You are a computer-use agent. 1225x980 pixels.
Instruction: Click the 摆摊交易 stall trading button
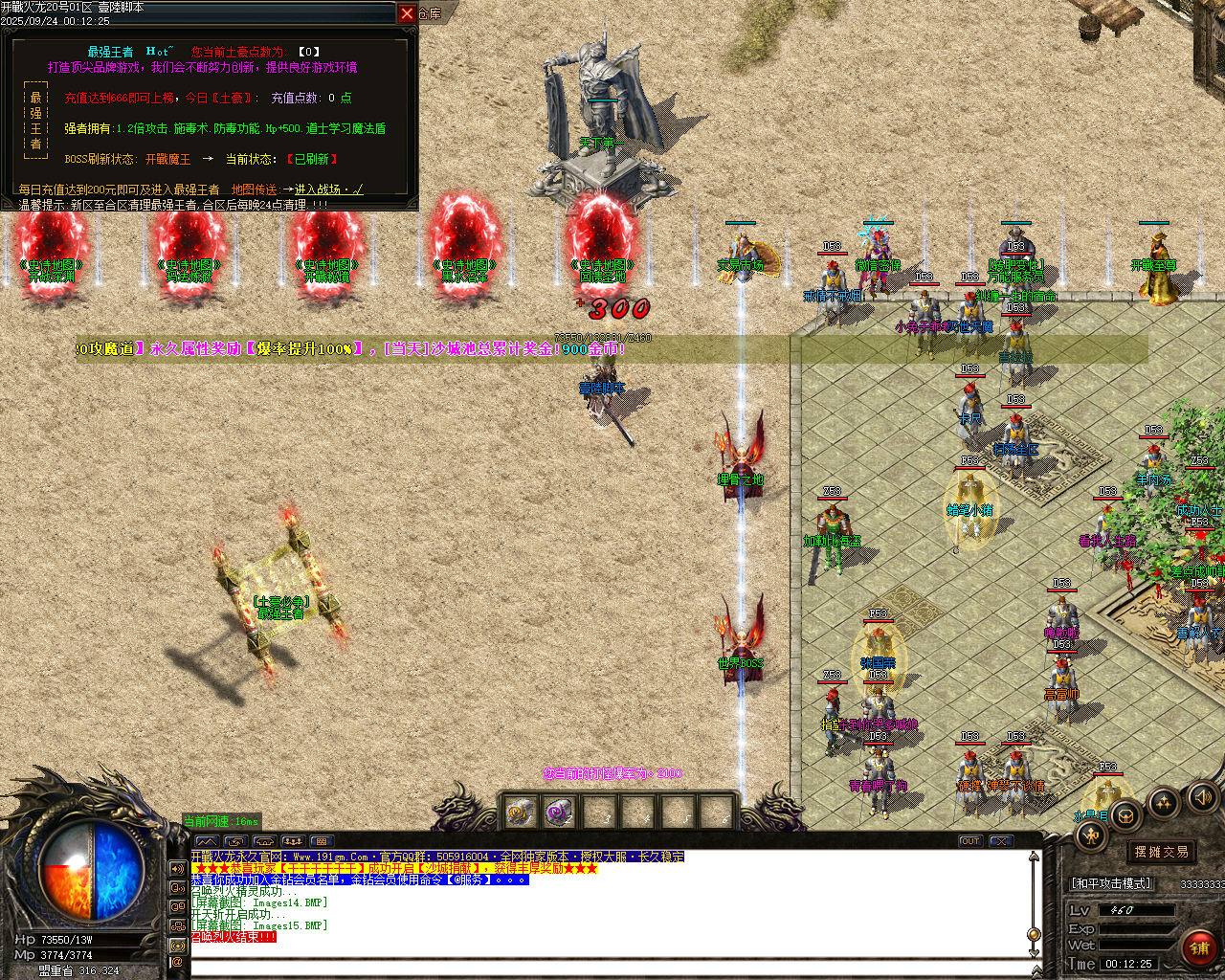[1161, 852]
